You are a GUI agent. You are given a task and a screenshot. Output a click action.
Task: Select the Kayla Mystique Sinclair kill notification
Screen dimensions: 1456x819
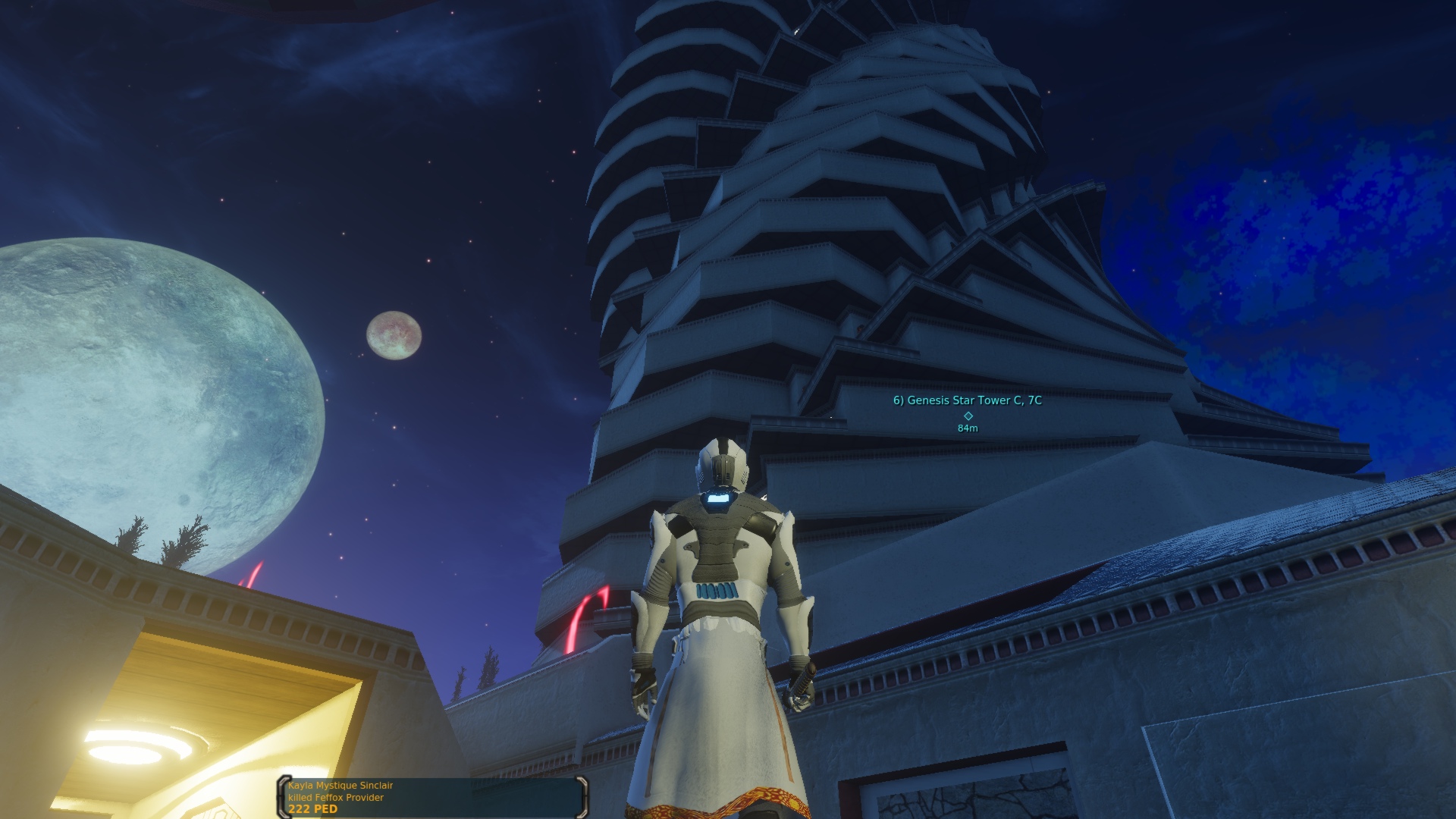(432, 797)
